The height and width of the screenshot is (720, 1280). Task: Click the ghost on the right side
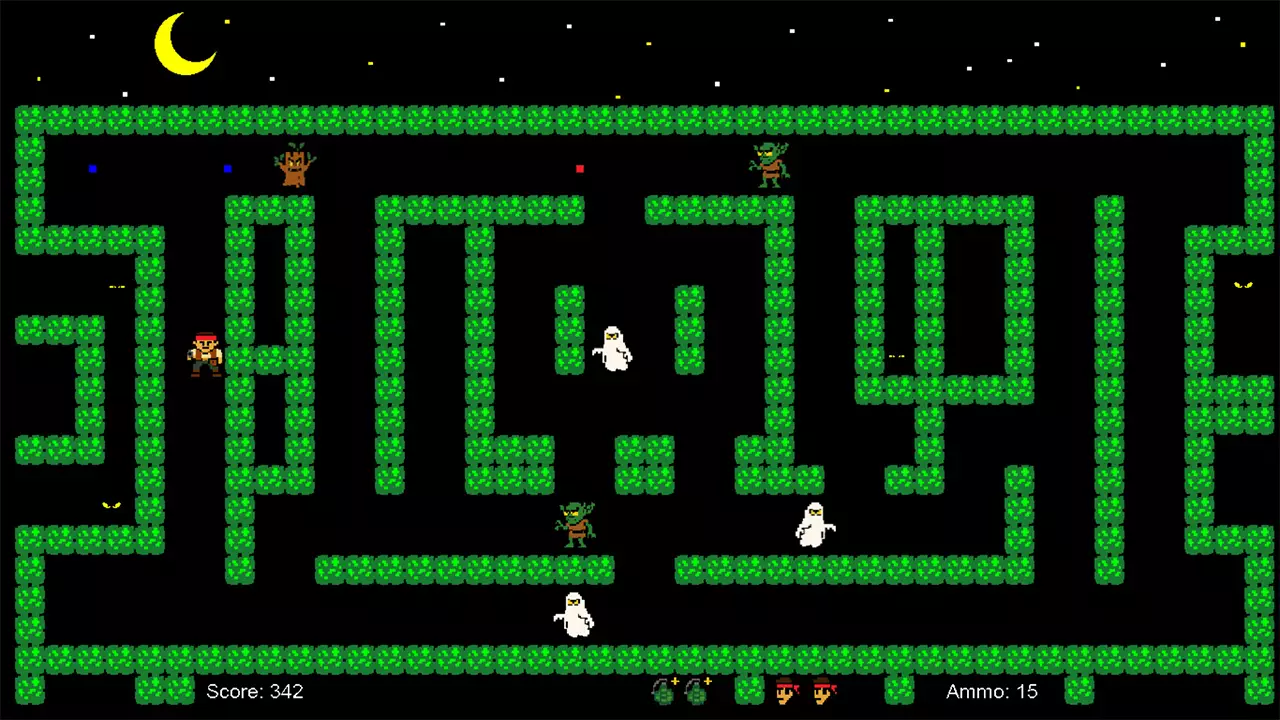[x=815, y=523]
